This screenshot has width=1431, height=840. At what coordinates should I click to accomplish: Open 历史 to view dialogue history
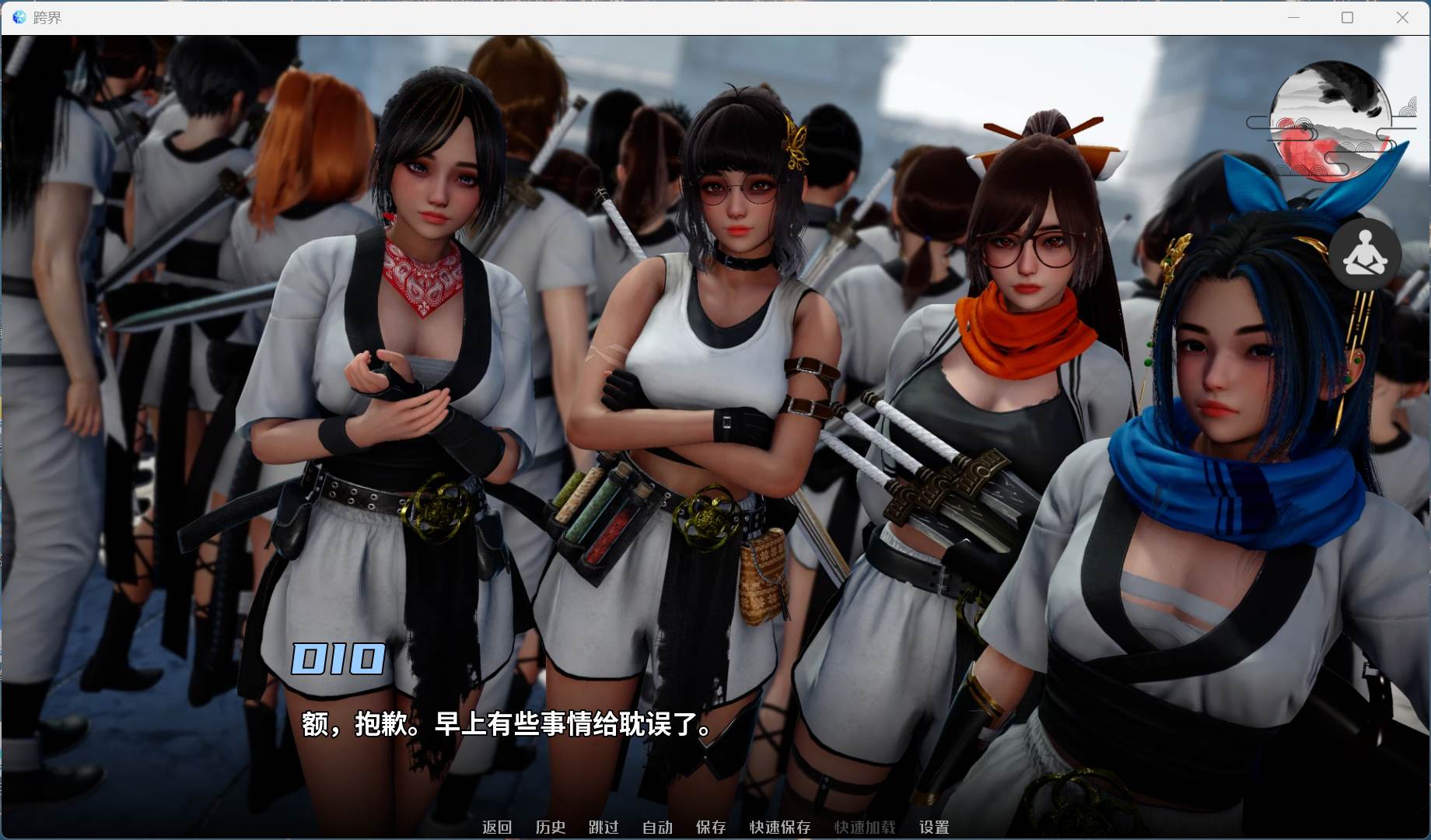pyautogui.click(x=551, y=828)
